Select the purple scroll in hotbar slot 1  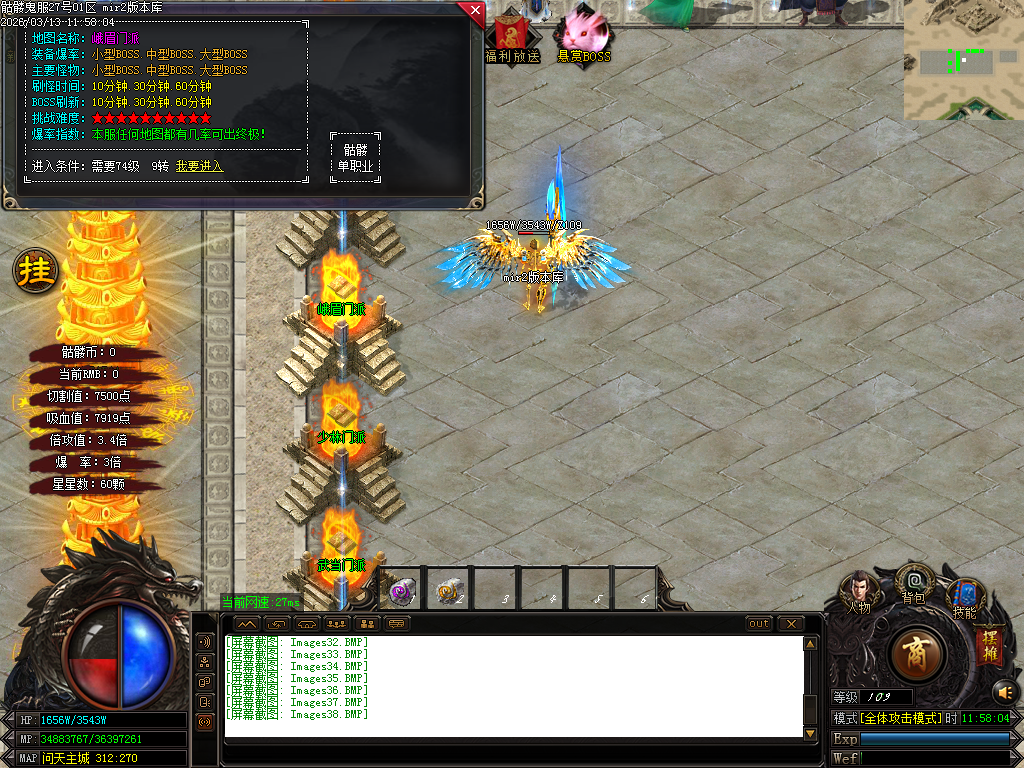[x=403, y=590]
